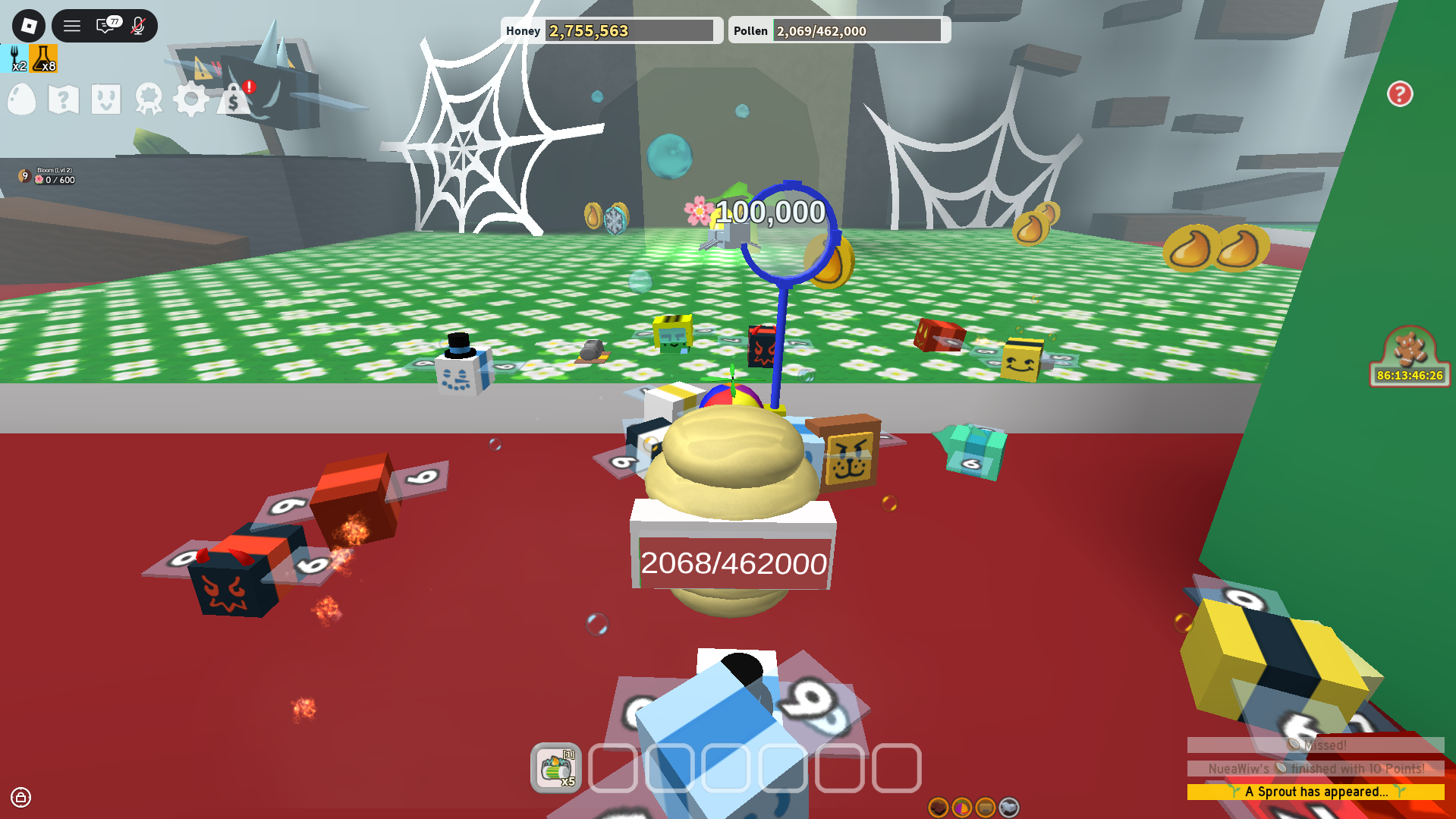The height and width of the screenshot is (819, 1456).
Task: Select the camera item in the hotbar
Action: coord(558,769)
